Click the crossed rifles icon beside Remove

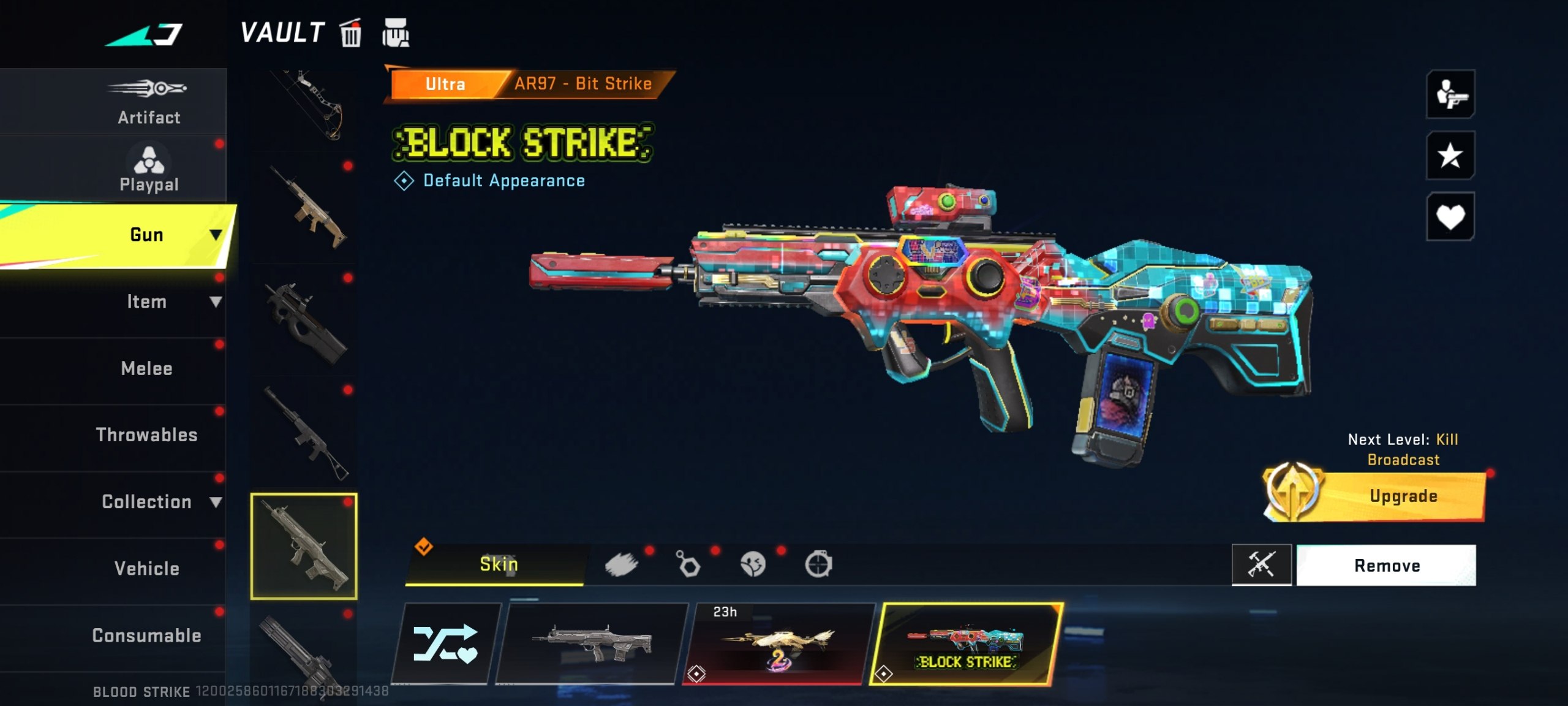click(x=1262, y=565)
